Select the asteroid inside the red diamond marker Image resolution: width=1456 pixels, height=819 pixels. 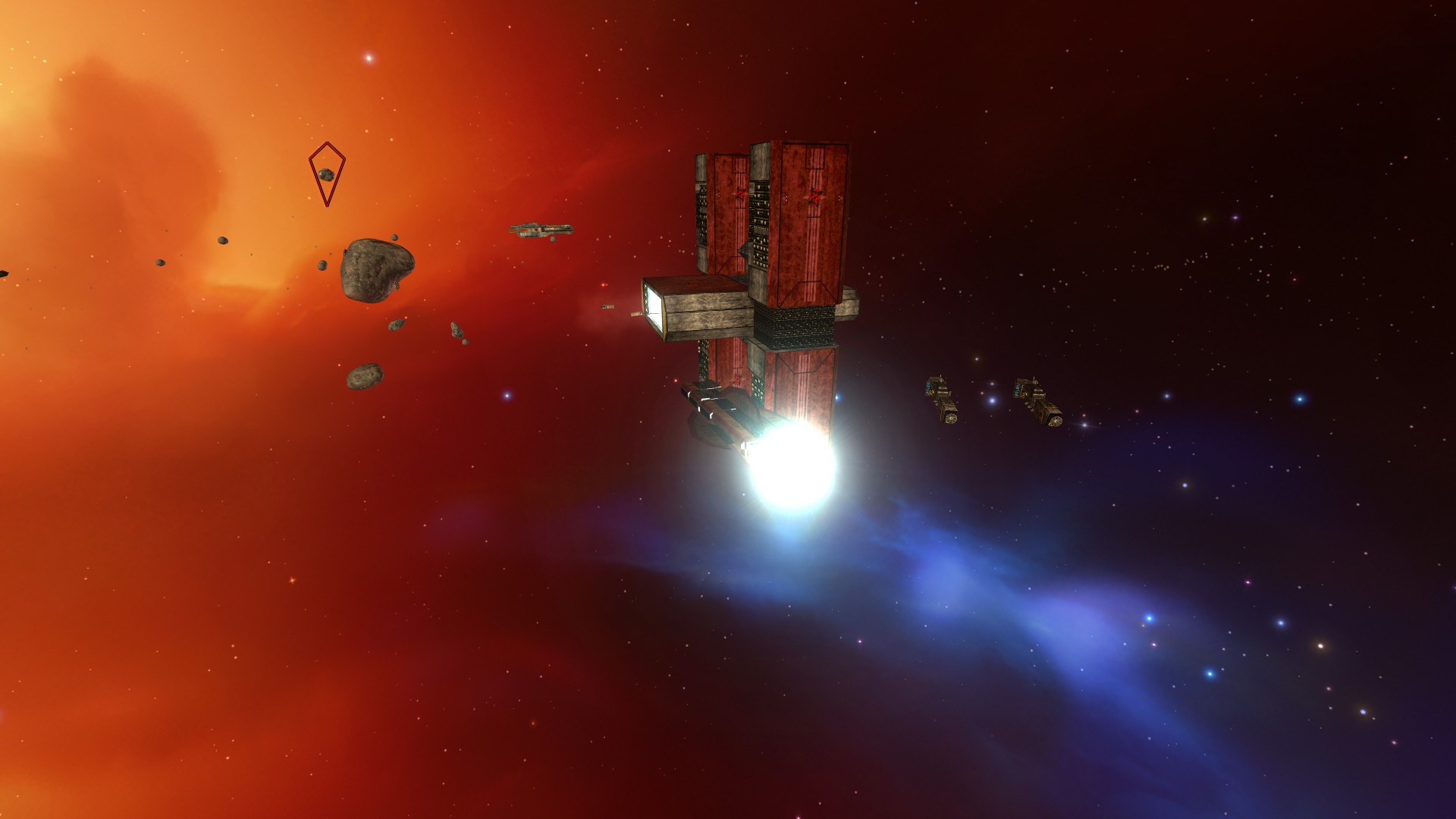[326, 175]
